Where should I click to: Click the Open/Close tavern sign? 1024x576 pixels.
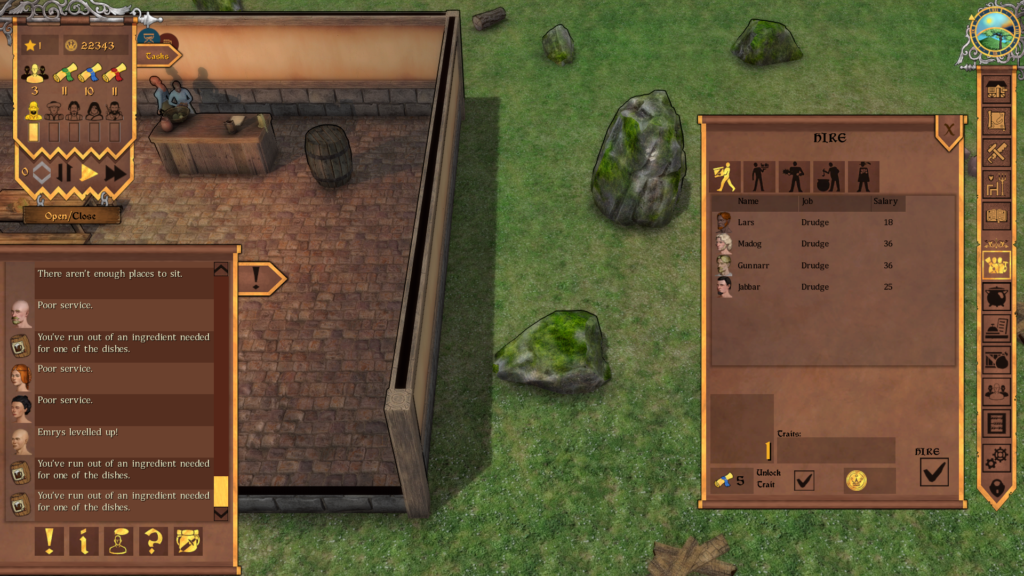point(72,215)
